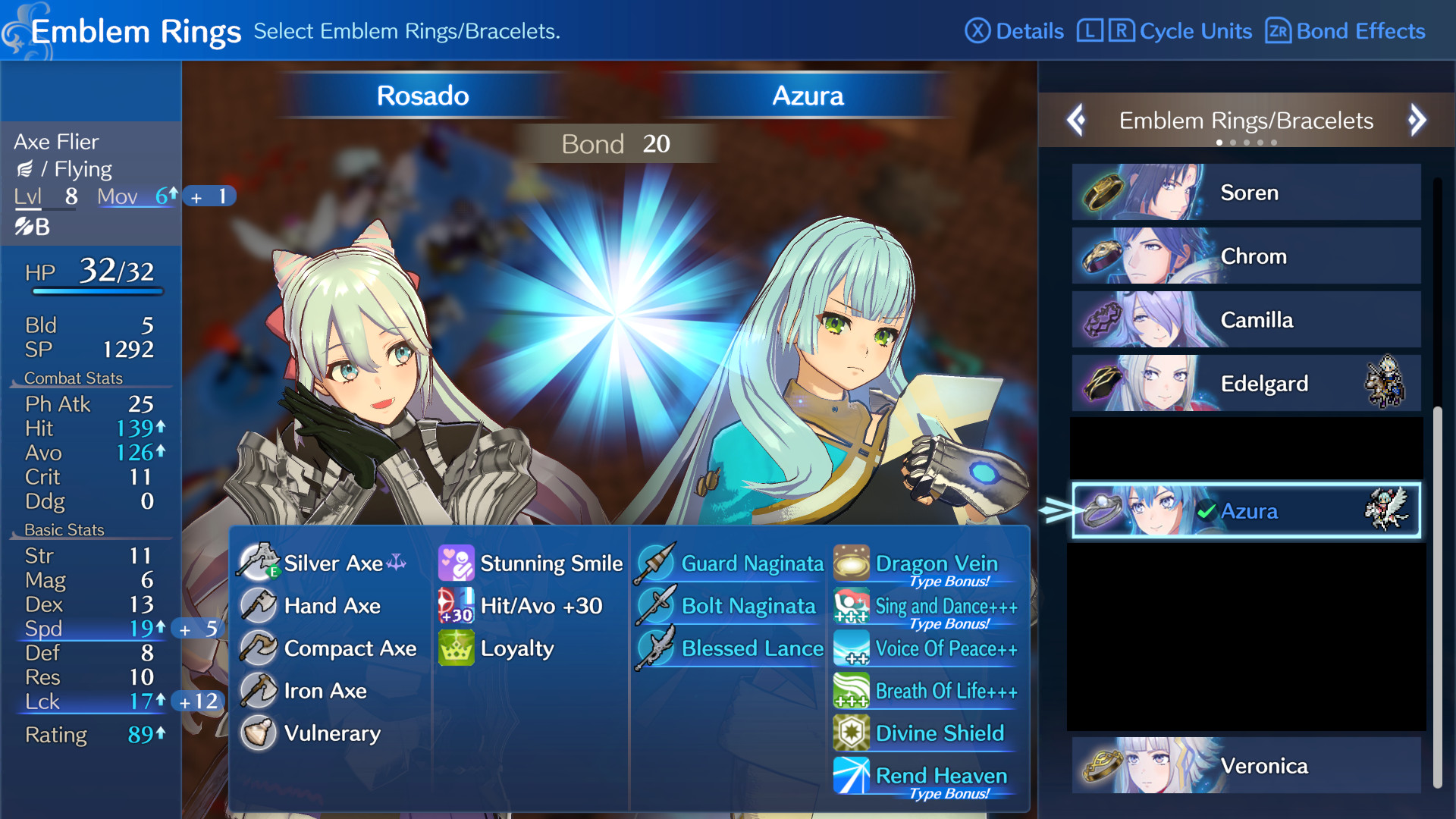Viewport: 1456px width, 819px height.
Task: Click the Vulnerary item icon
Action: pyautogui.click(x=259, y=733)
